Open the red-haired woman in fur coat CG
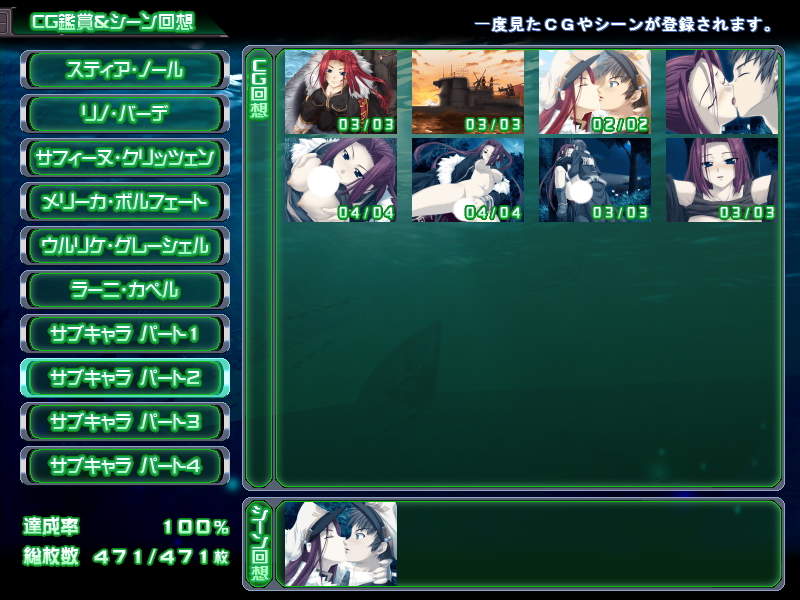The image size is (800, 600). coord(341,92)
